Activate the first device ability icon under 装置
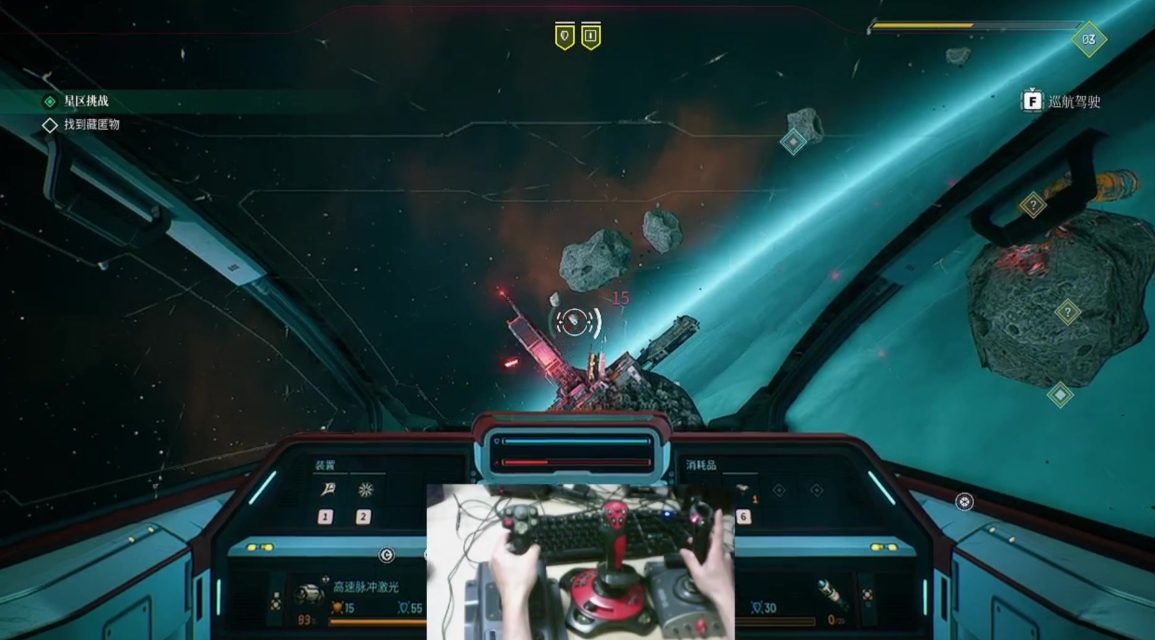Screen dimensions: 1155x640 click(326, 490)
